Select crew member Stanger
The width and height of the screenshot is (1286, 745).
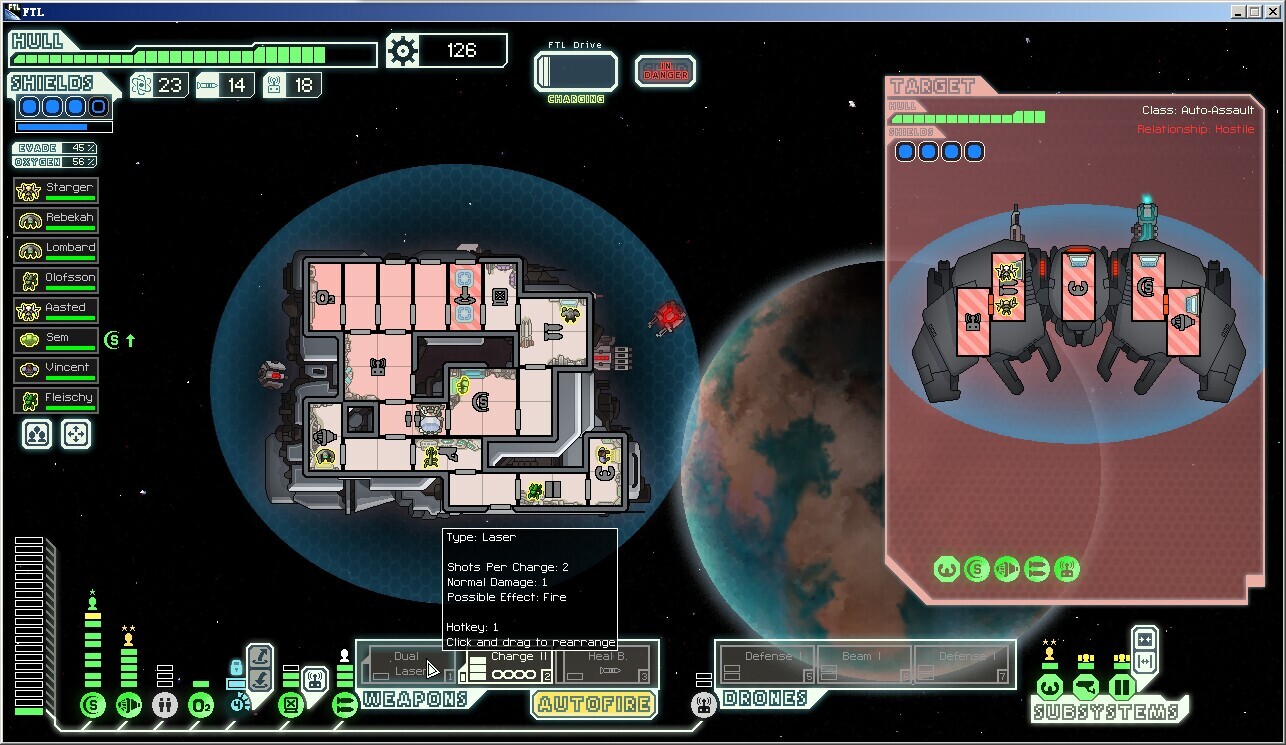pos(57,189)
